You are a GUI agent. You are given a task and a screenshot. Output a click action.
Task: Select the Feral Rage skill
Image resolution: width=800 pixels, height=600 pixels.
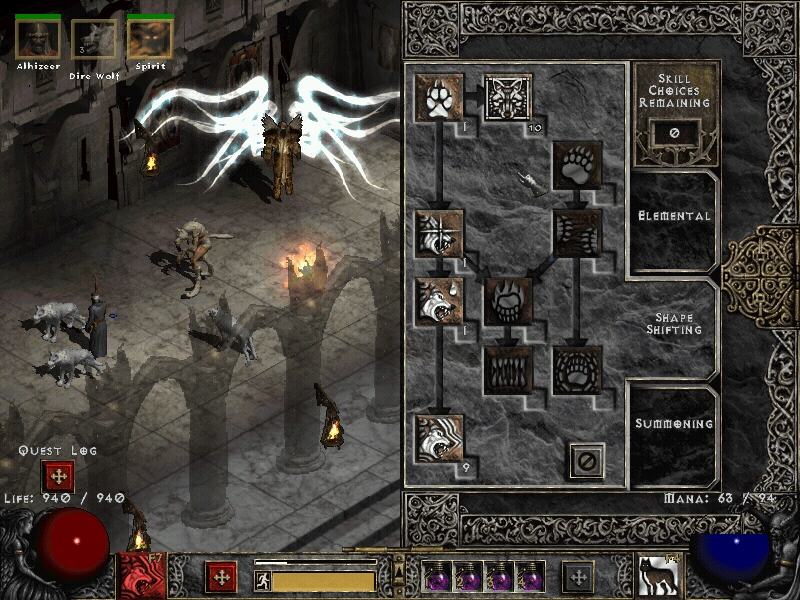click(439, 233)
